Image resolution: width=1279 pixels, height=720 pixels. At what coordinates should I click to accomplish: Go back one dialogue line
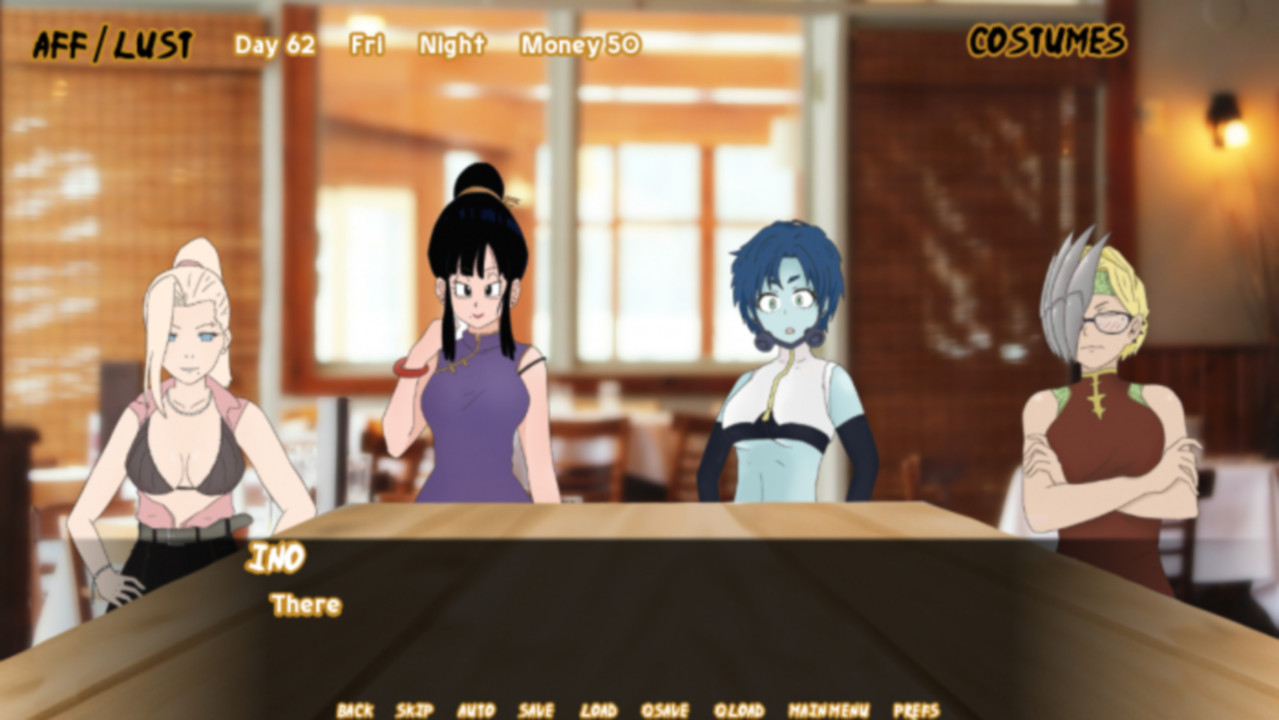(354, 710)
